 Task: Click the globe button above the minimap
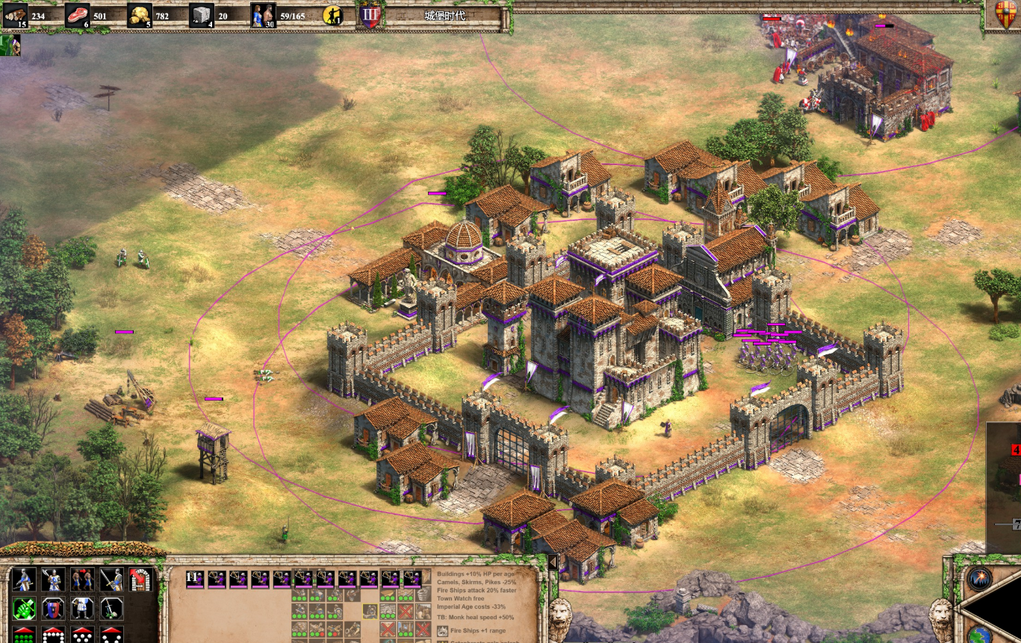click(979, 580)
